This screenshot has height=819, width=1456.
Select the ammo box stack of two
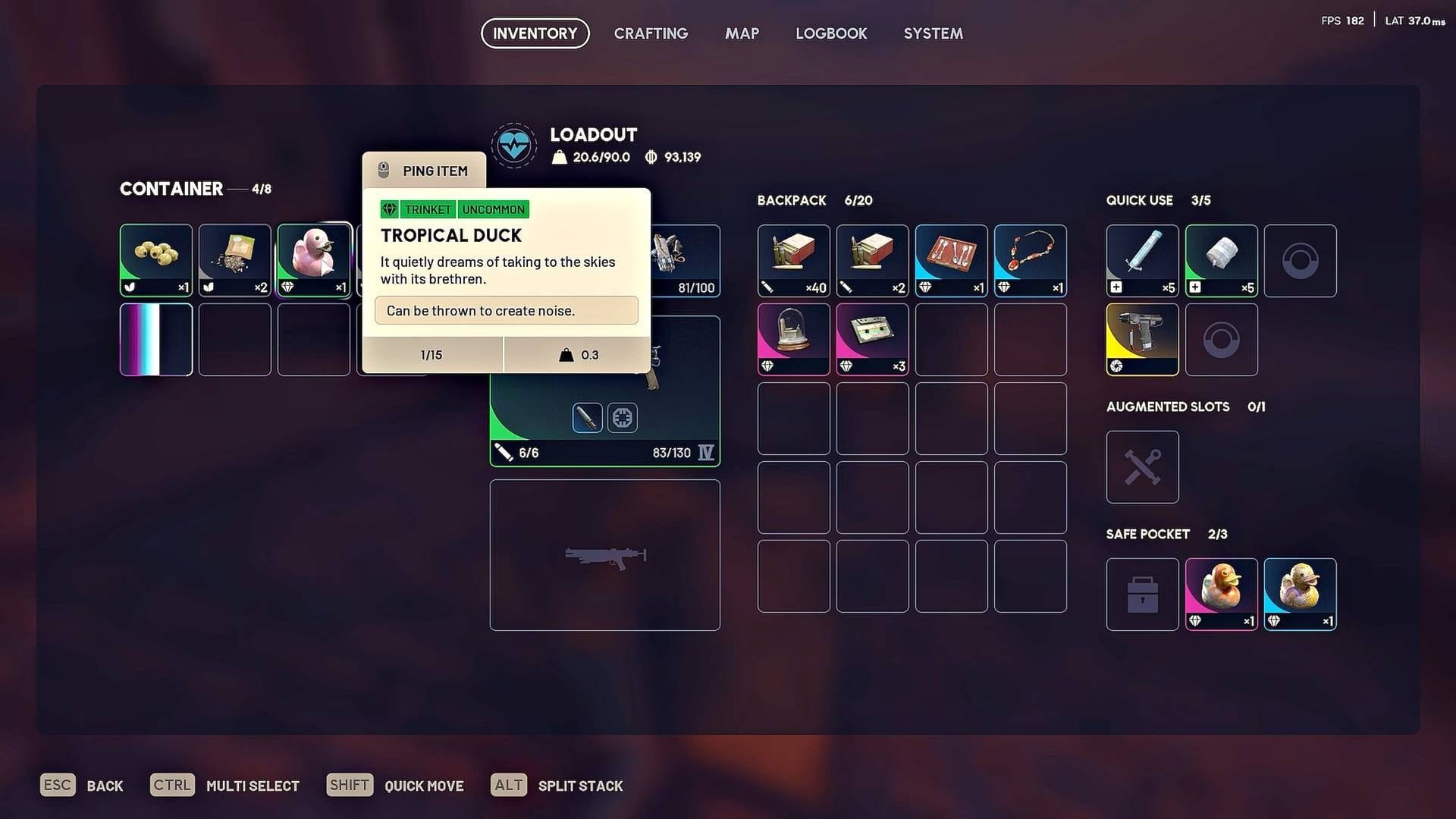(872, 259)
